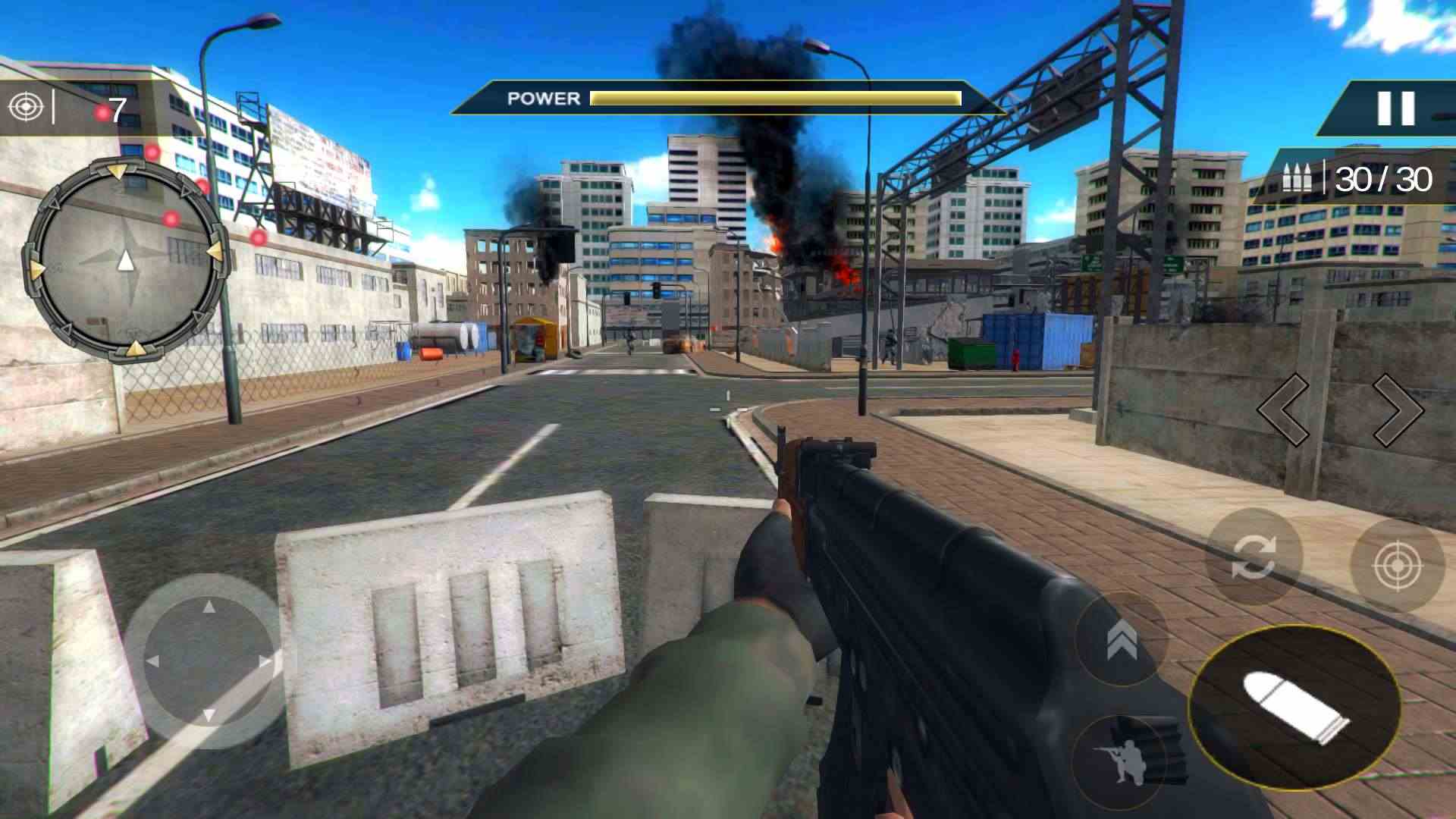Select the POWER header label
Viewport: 1456px width, 819px height.
point(543,98)
